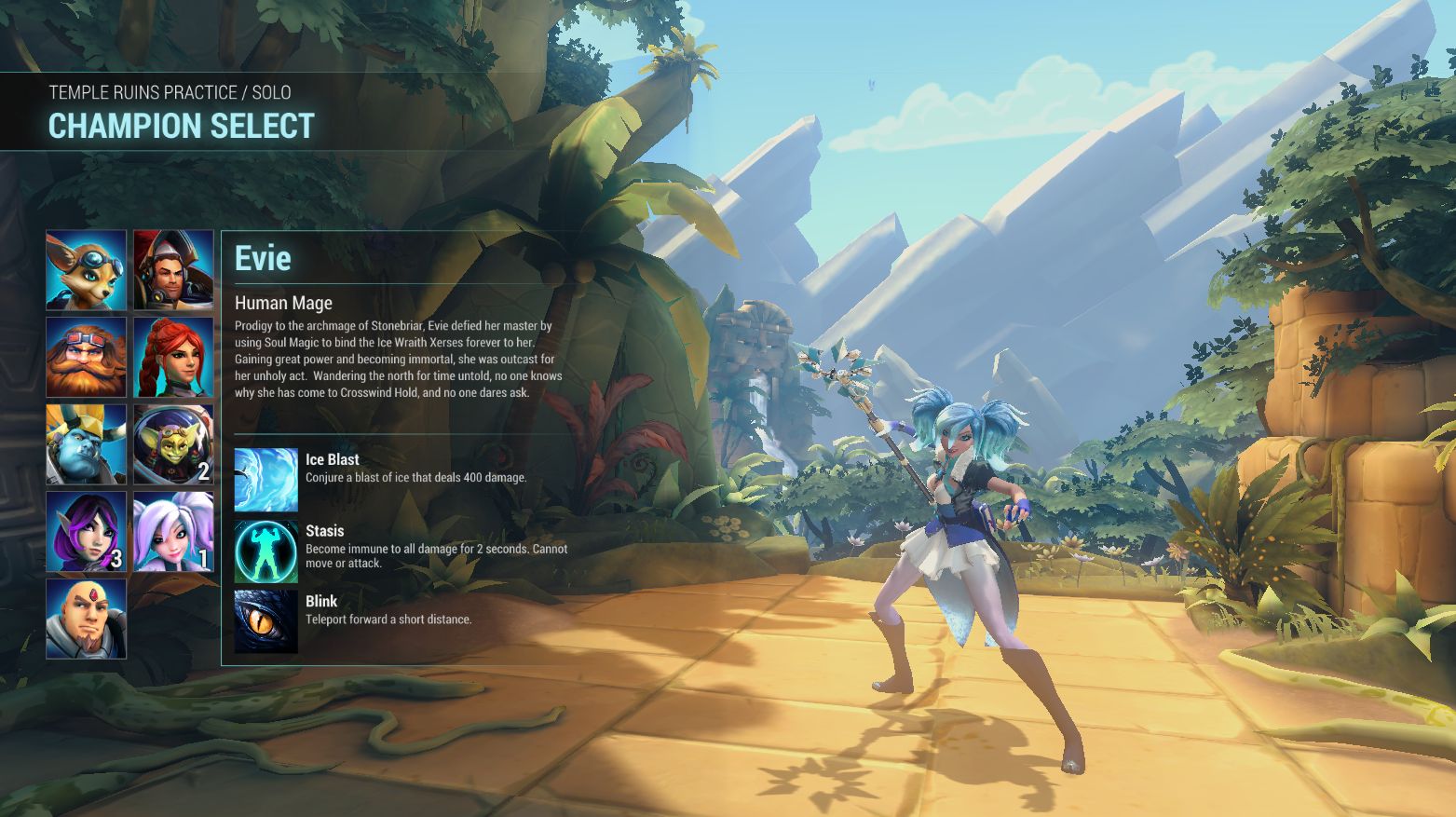Choose the helmeted soldier champion portrait

pos(173,270)
